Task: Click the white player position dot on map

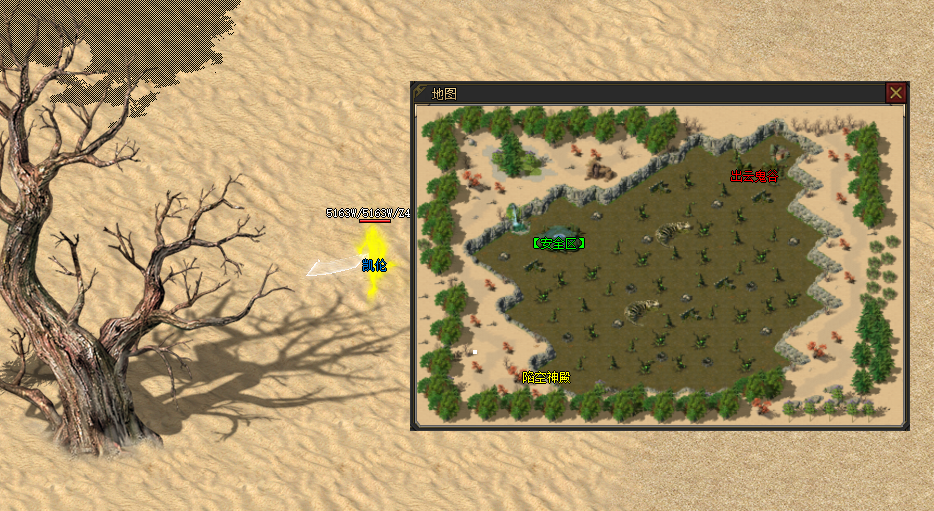Action: coord(475,351)
